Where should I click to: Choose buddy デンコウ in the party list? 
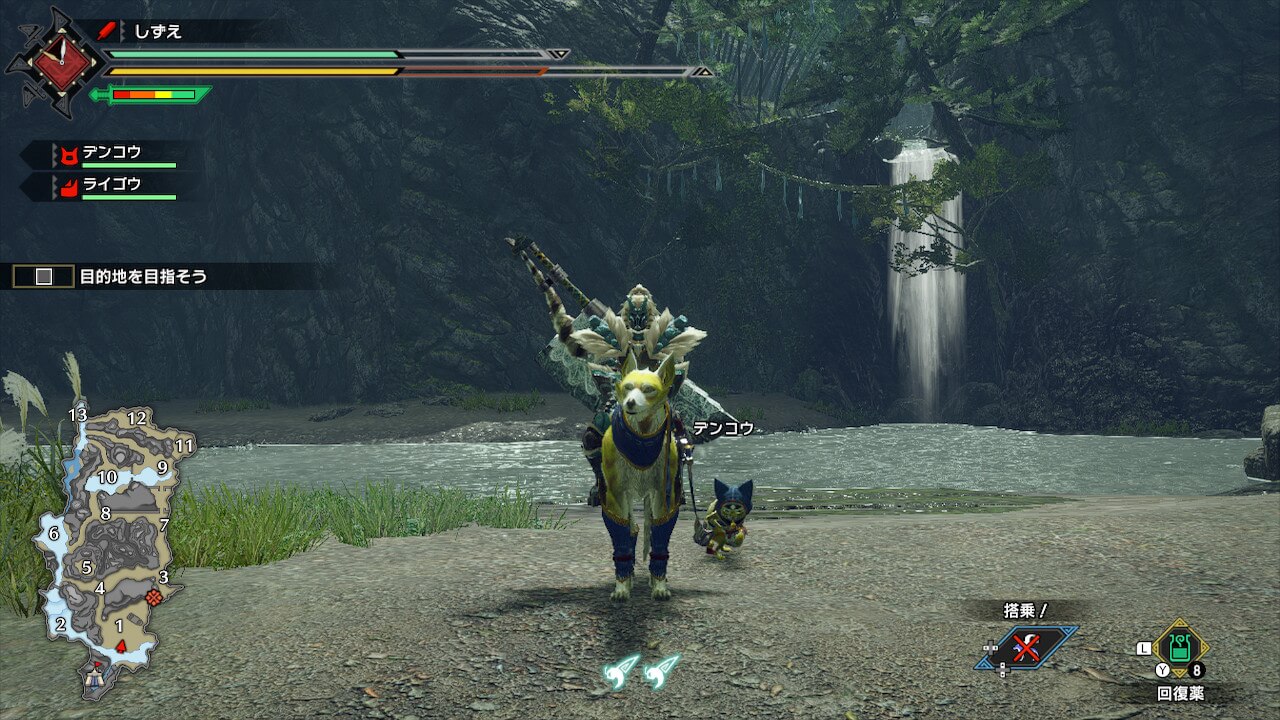pos(112,154)
